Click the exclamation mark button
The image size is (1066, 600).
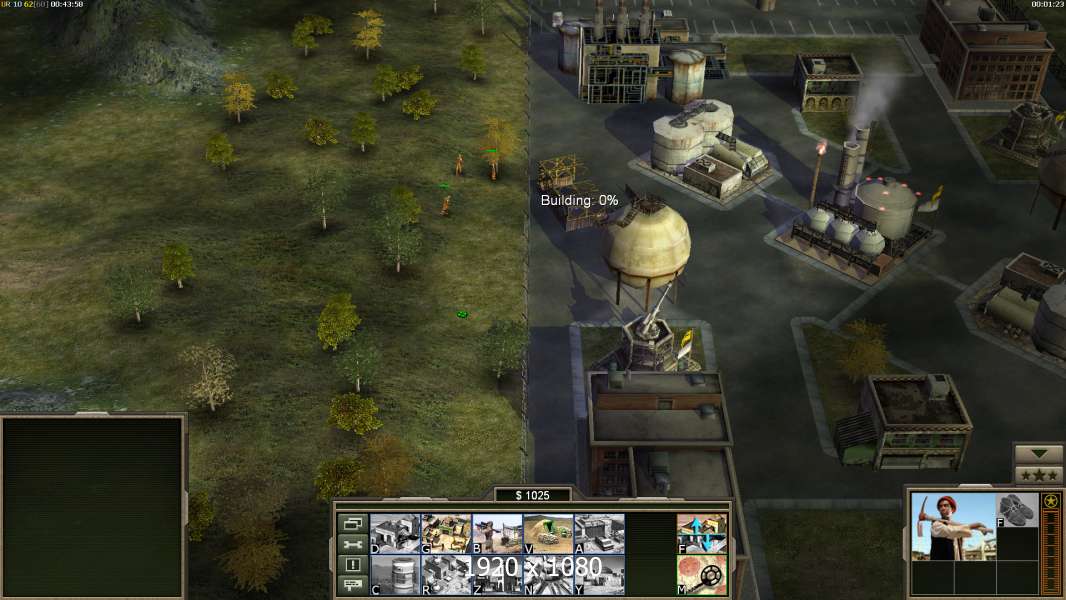point(352,565)
